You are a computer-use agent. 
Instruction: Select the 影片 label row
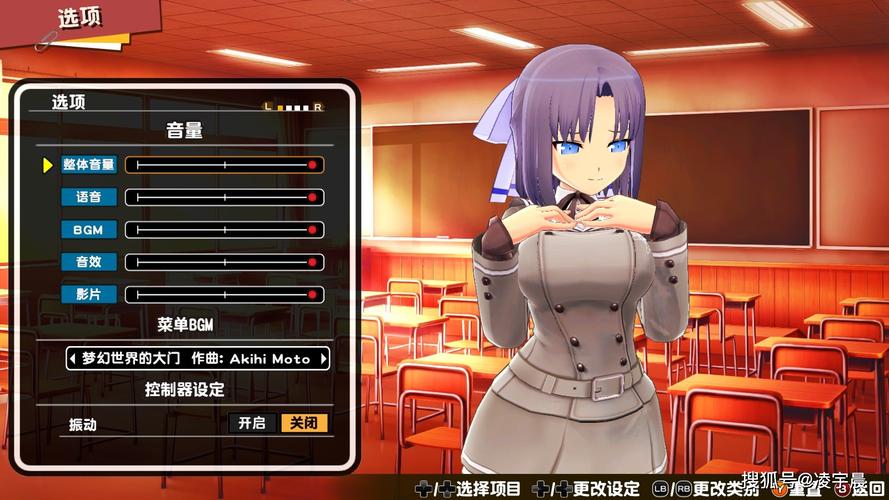89,295
